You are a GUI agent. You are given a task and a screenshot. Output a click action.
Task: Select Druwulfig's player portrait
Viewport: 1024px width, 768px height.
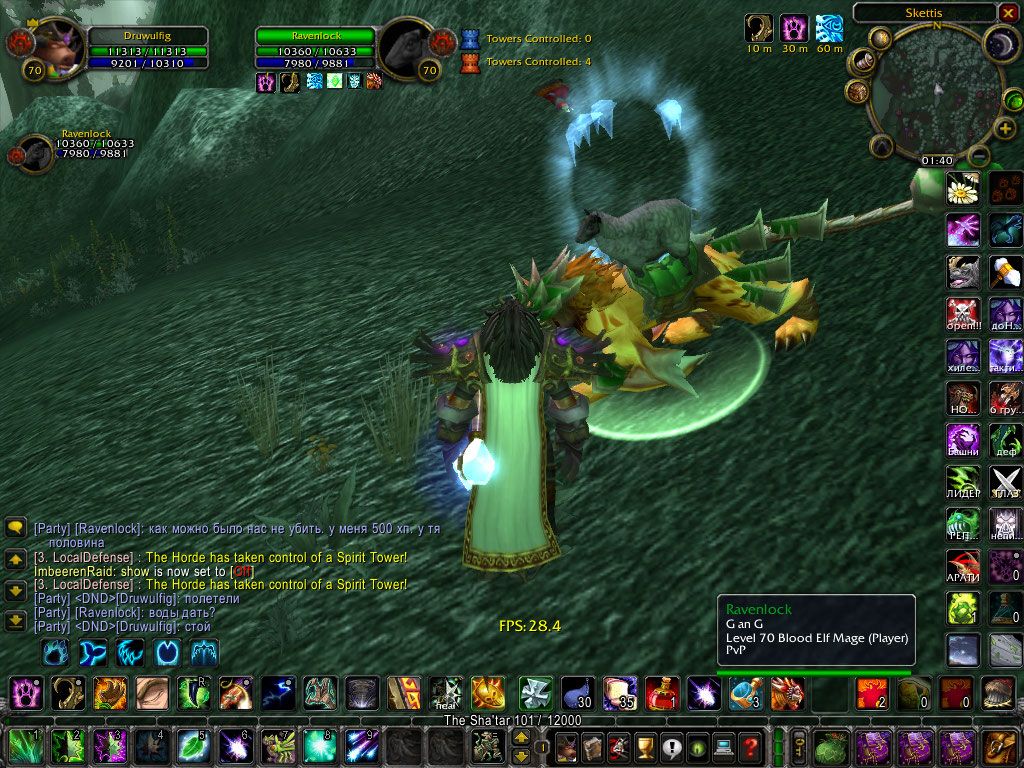pos(57,48)
